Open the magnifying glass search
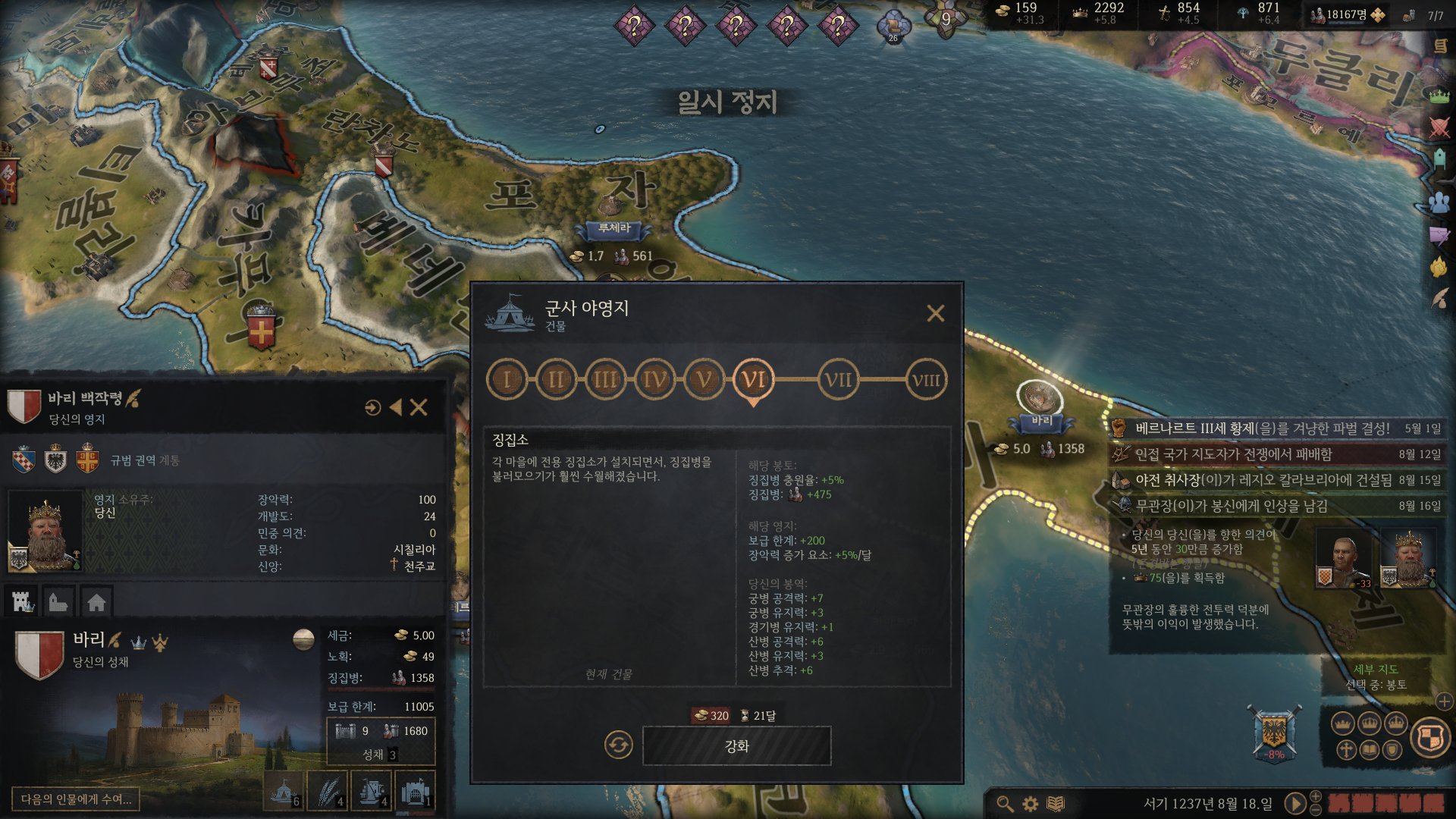Viewport: 1456px width, 819px height. [x=1005, y=804]
